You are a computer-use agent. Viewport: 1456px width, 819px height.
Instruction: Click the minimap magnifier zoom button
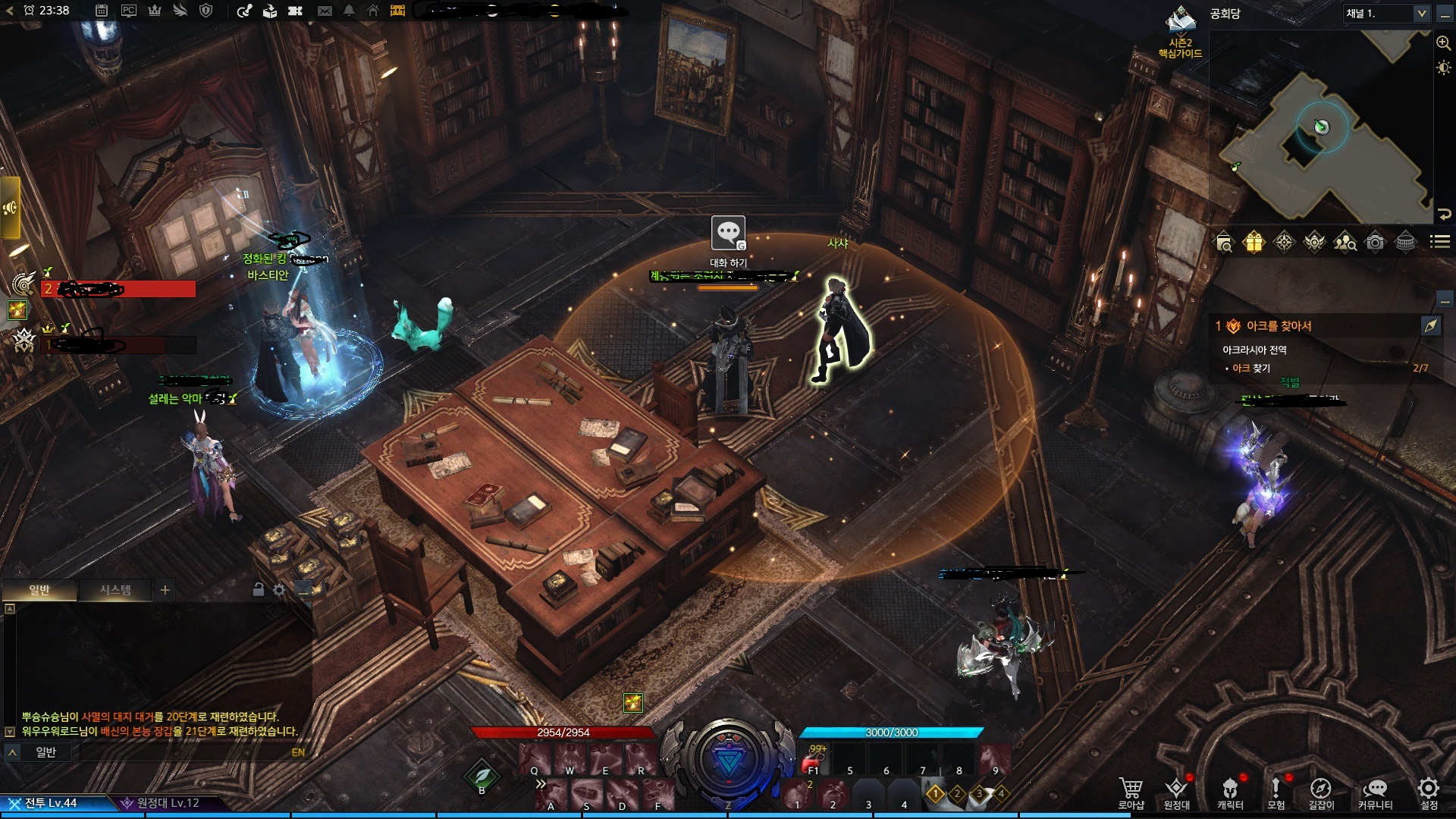(1443, 43)
